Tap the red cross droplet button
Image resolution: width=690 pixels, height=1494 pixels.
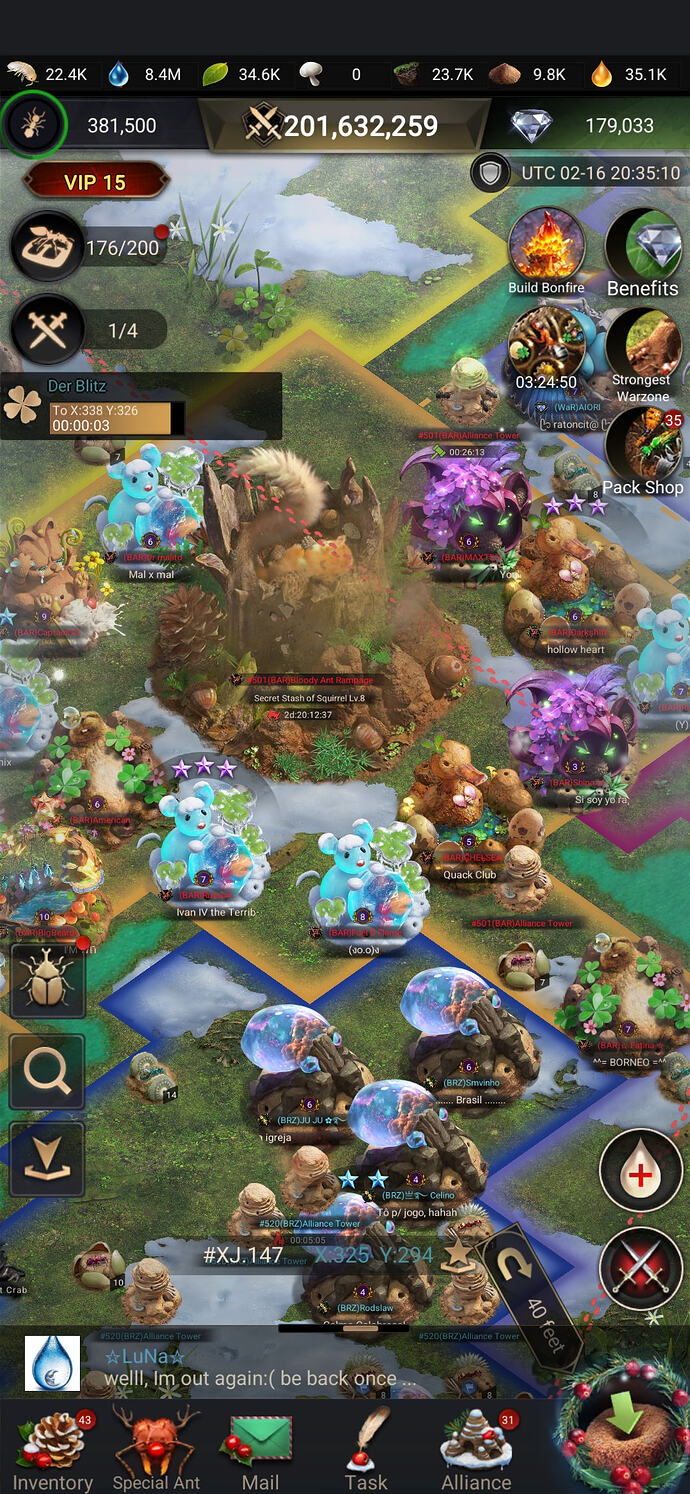(x=640, y=1170)
